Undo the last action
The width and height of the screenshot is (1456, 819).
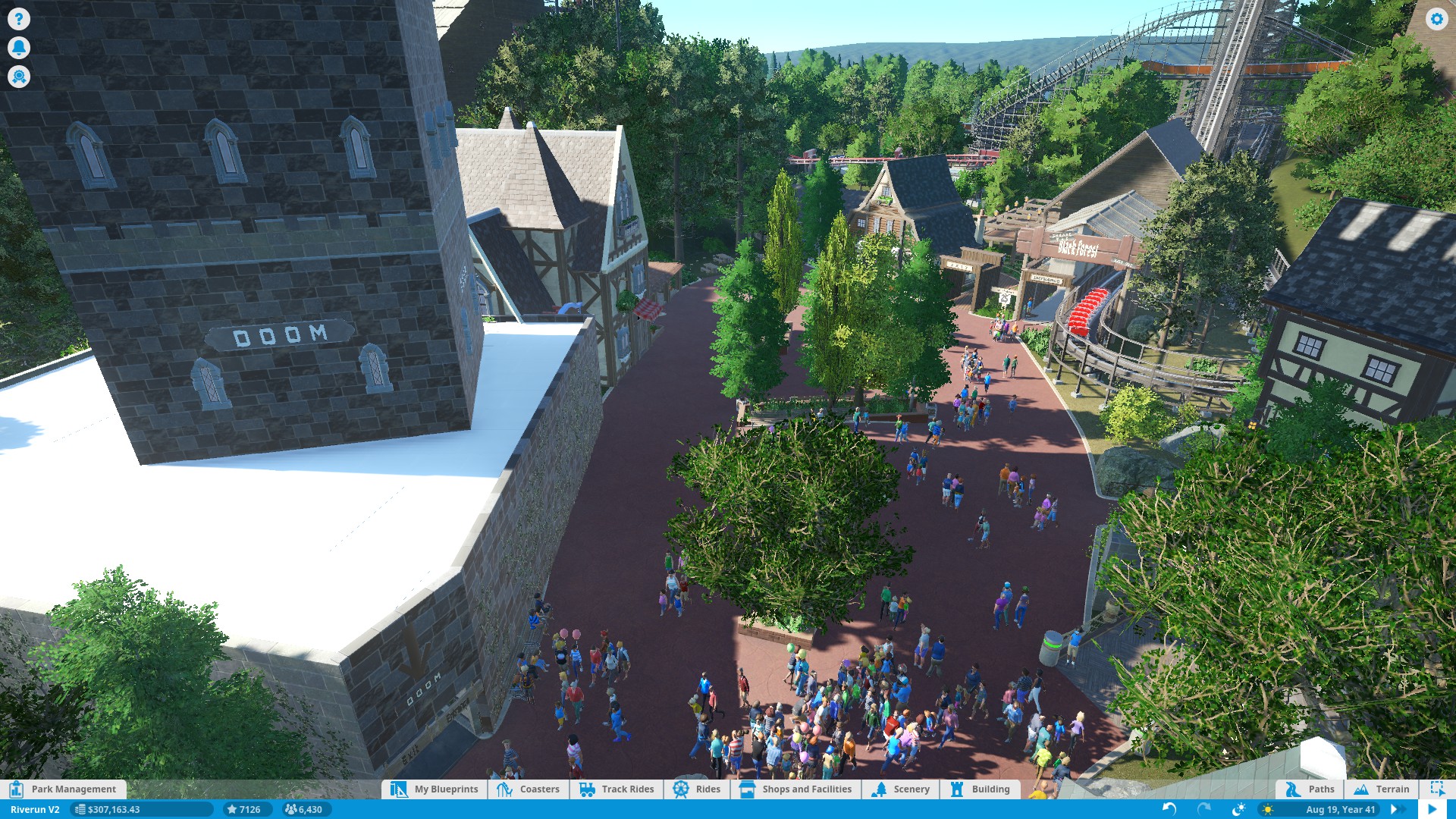point(1169,809)
